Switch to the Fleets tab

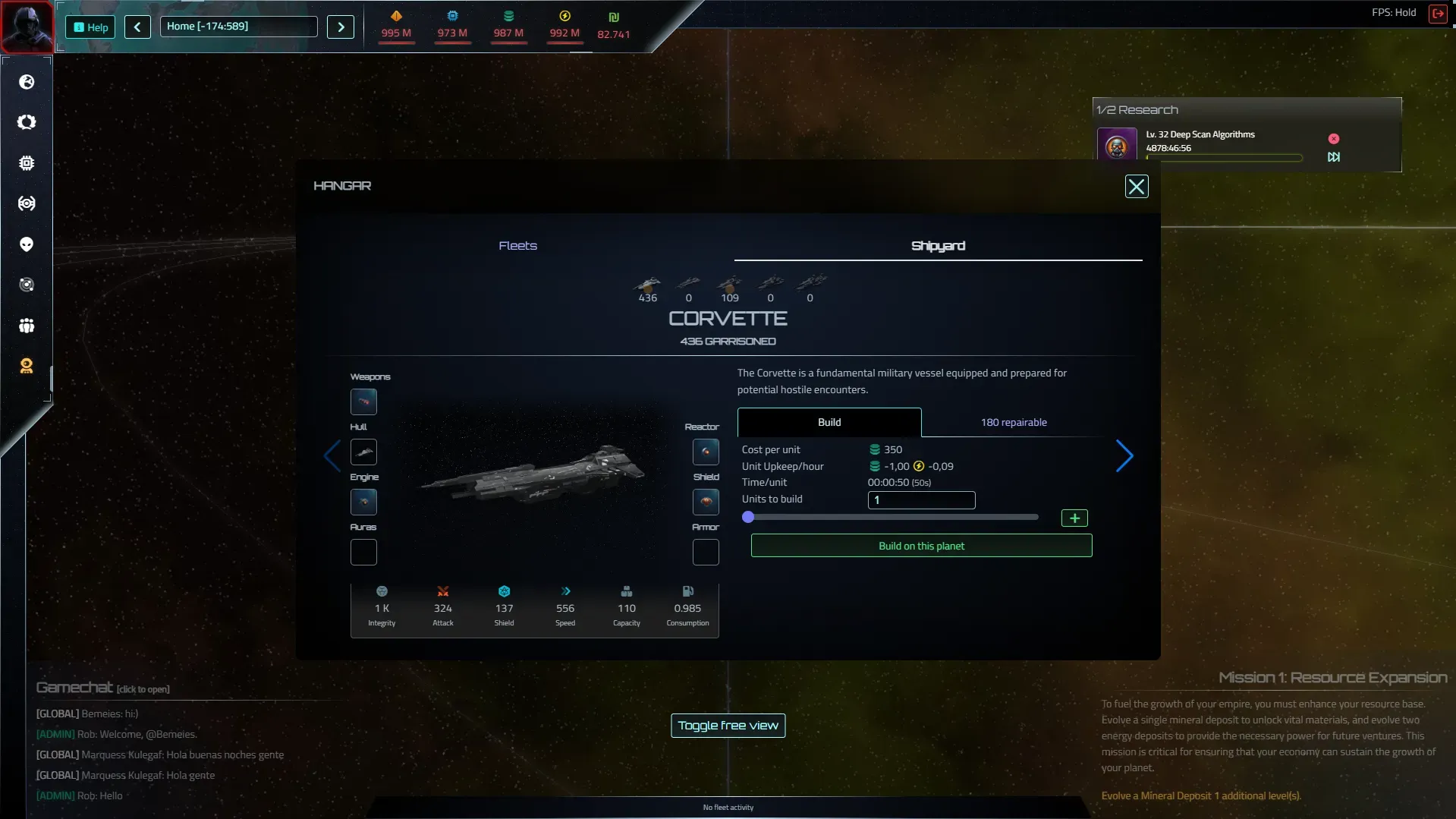[x=517, y=245]
